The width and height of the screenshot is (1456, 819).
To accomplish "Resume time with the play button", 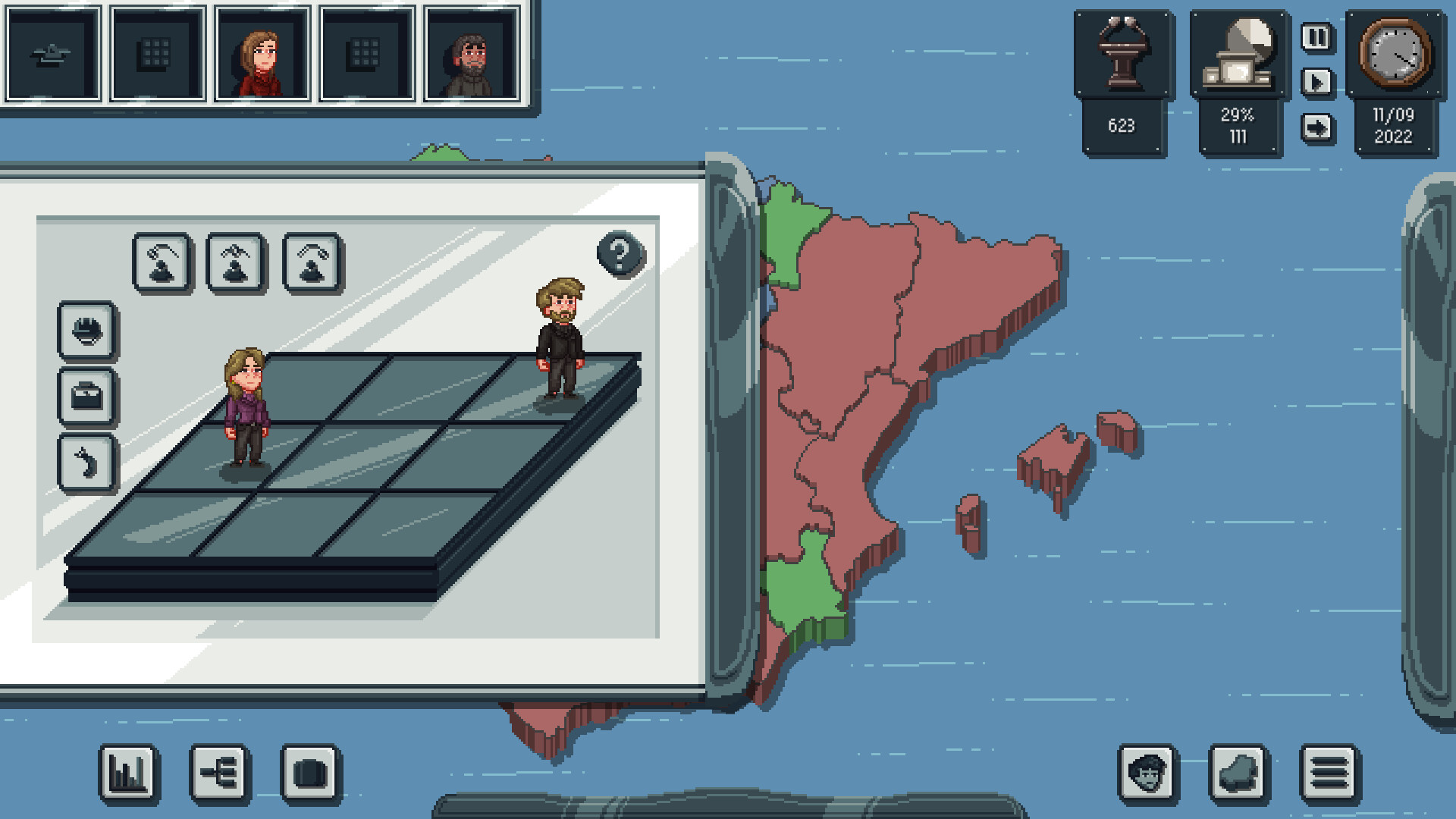I will 1316,83.
